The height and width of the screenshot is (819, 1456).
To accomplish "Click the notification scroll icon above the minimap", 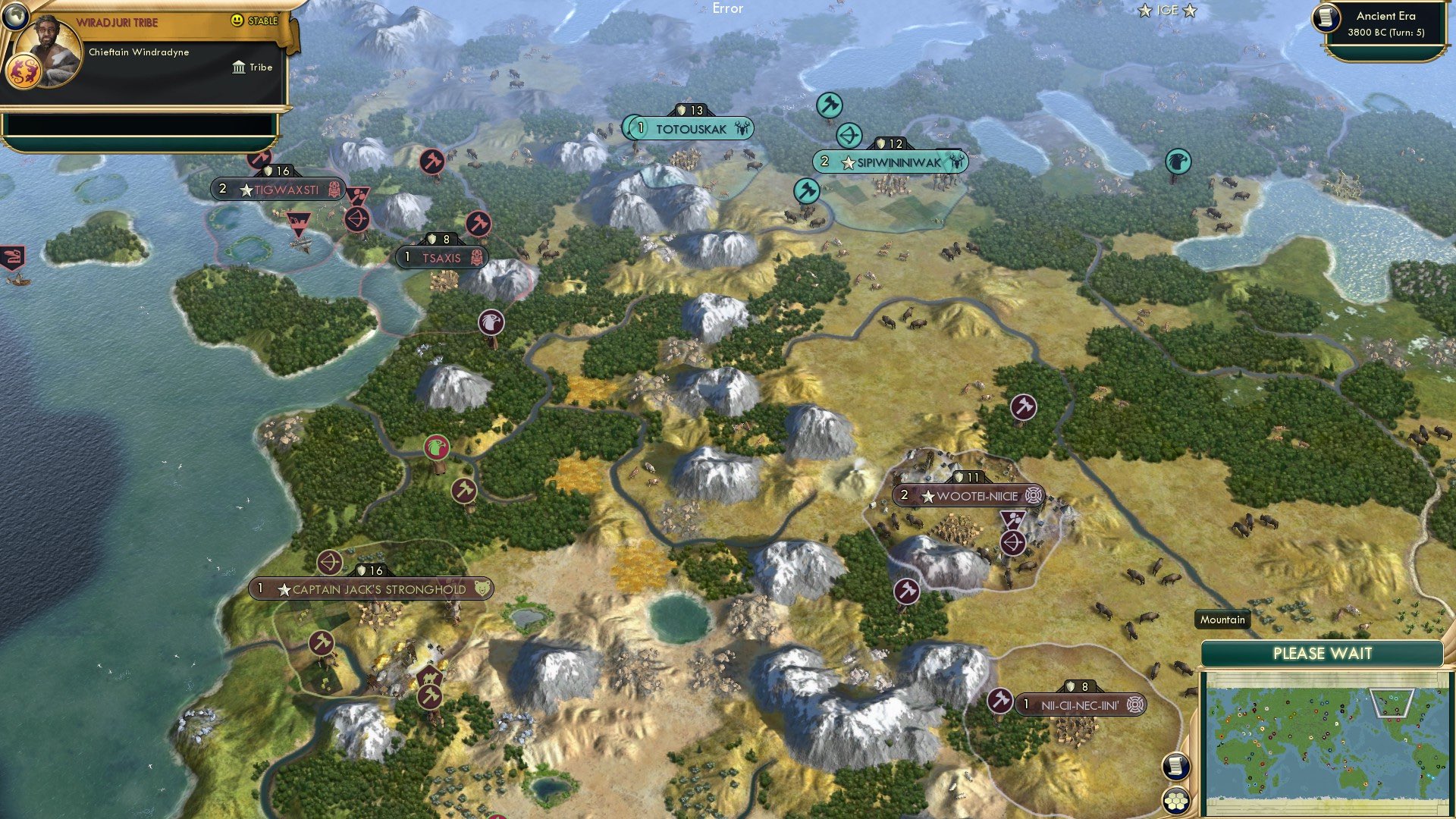I will pos(1177,766).
